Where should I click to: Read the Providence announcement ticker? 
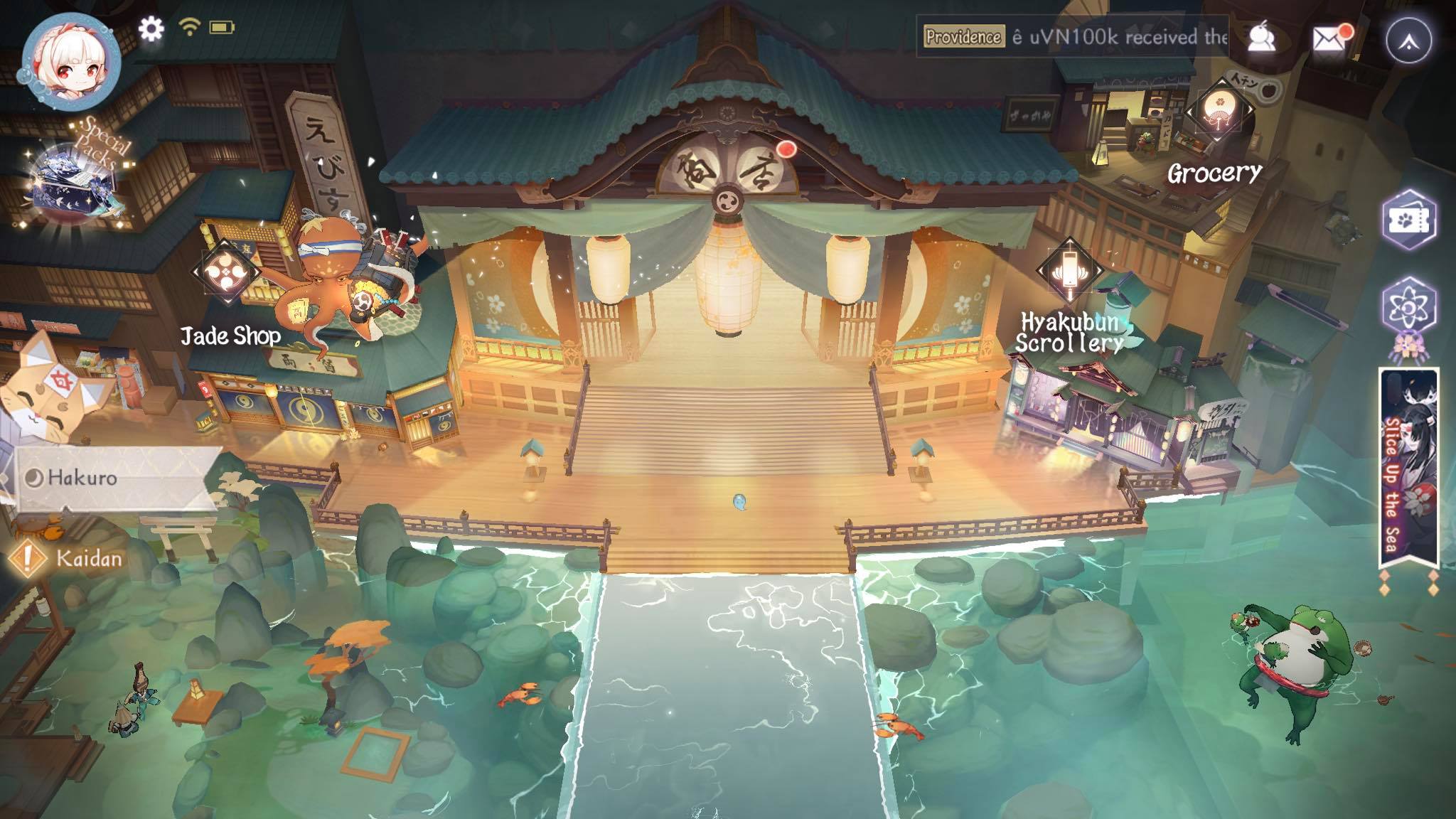[x=1074, y=37]
